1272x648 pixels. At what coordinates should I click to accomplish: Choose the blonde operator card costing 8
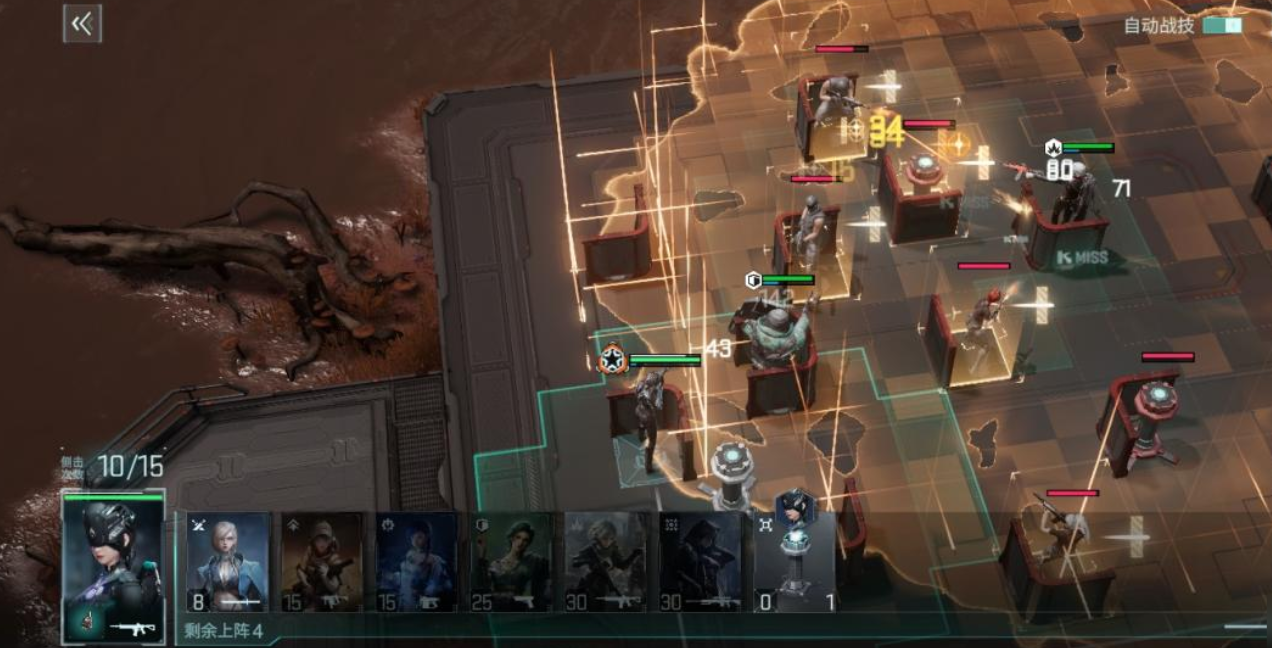click(x=228, y=561)
